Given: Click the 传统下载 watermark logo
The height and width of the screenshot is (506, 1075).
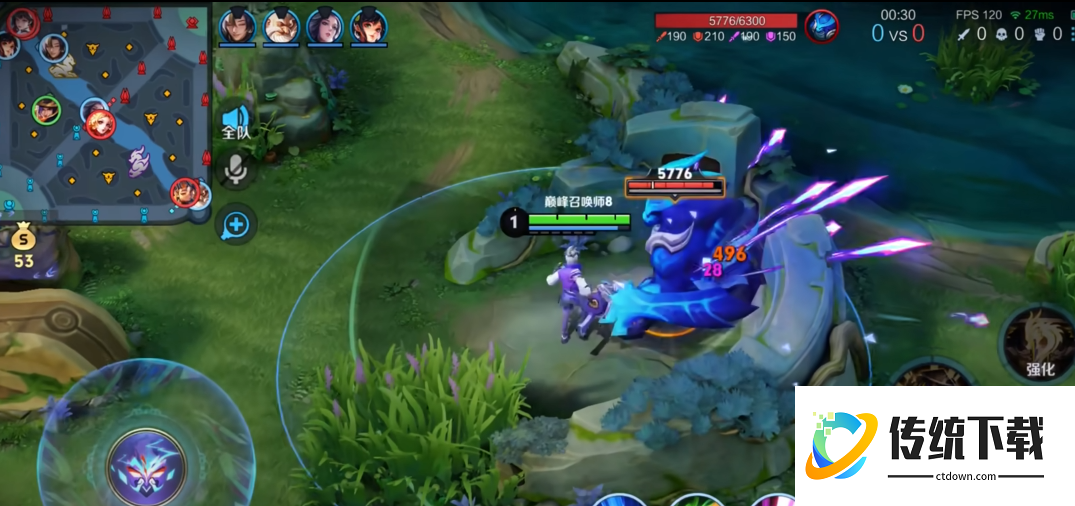Looking at the screenshot, I should tap(935, 446).
